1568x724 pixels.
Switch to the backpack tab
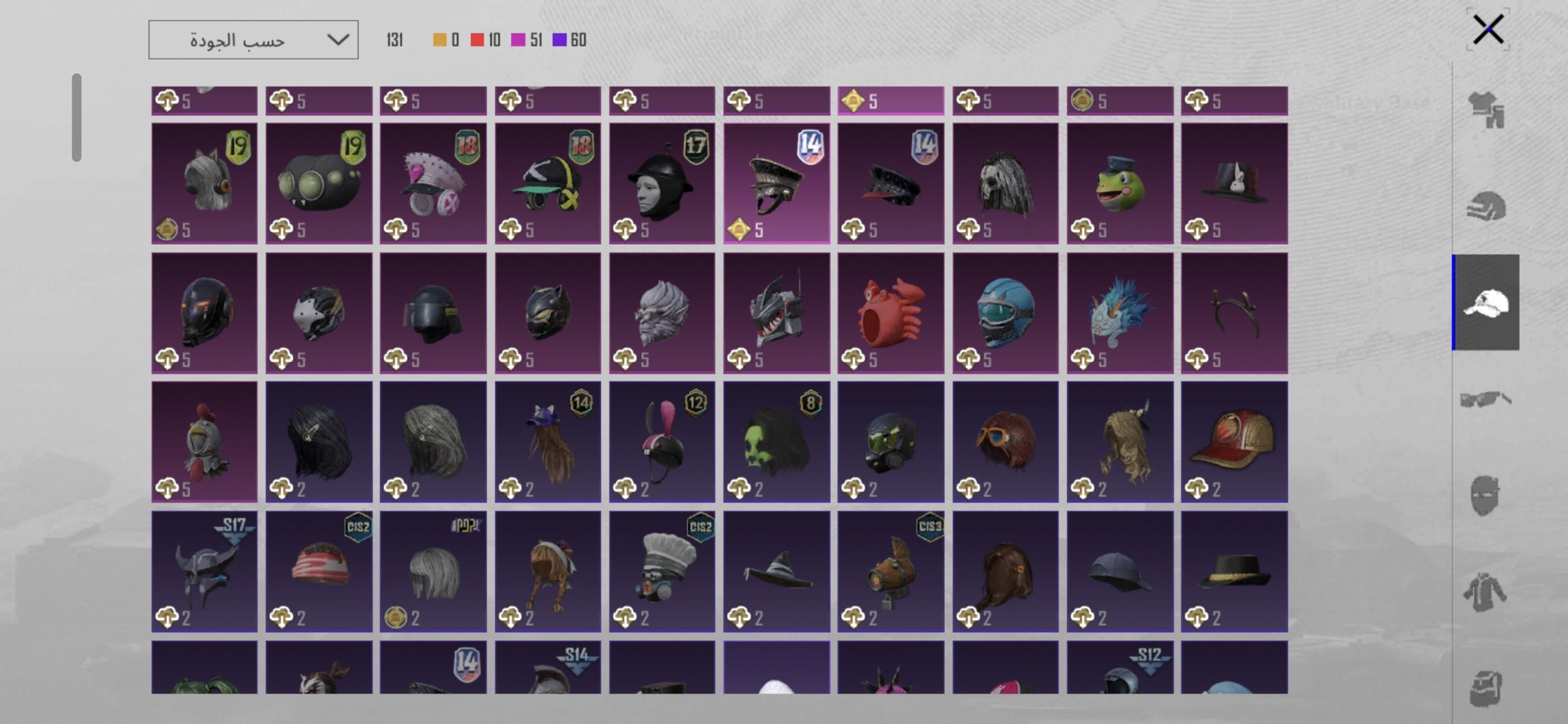pyautogui.click(x=1486, y=688)
